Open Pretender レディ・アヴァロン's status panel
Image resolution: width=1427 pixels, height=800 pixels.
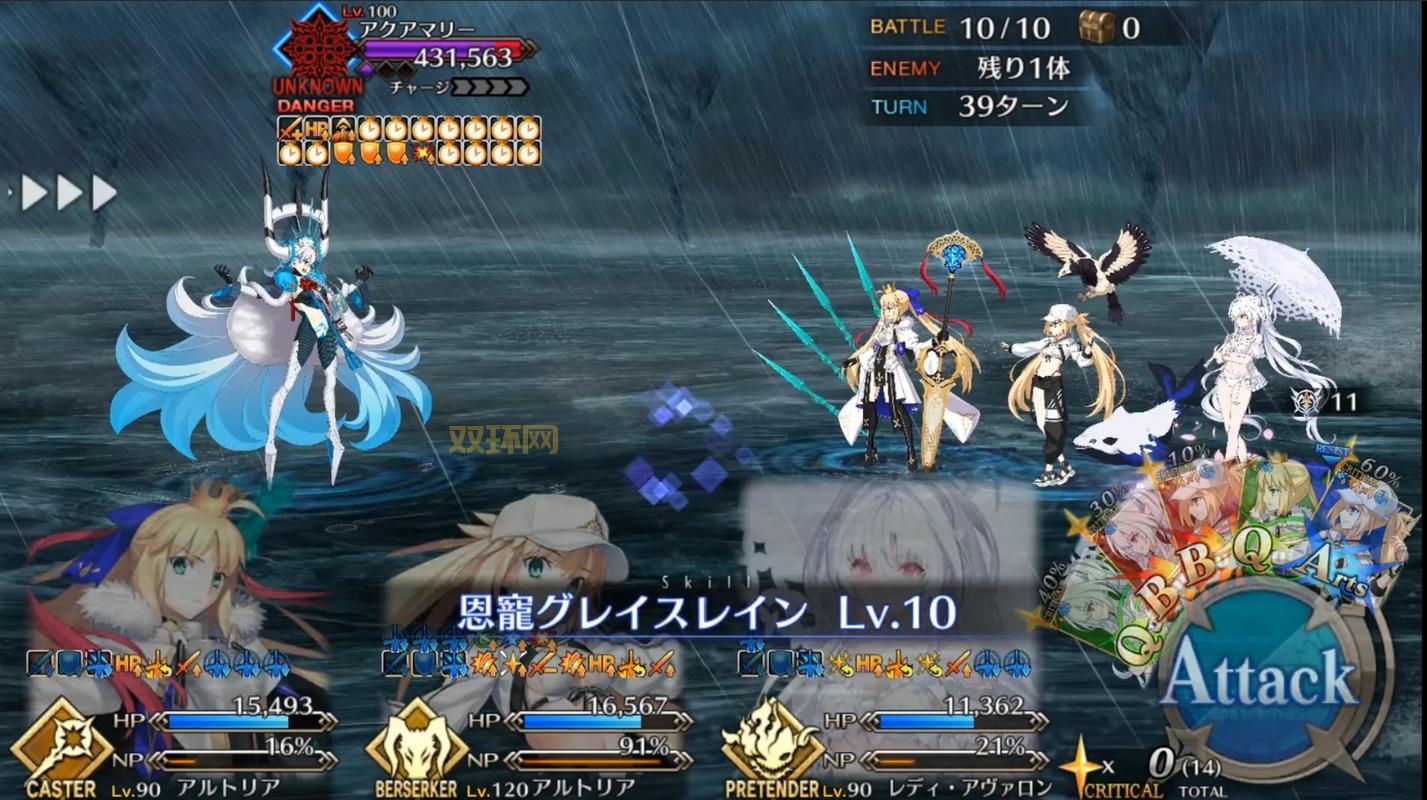click(885, 720)
